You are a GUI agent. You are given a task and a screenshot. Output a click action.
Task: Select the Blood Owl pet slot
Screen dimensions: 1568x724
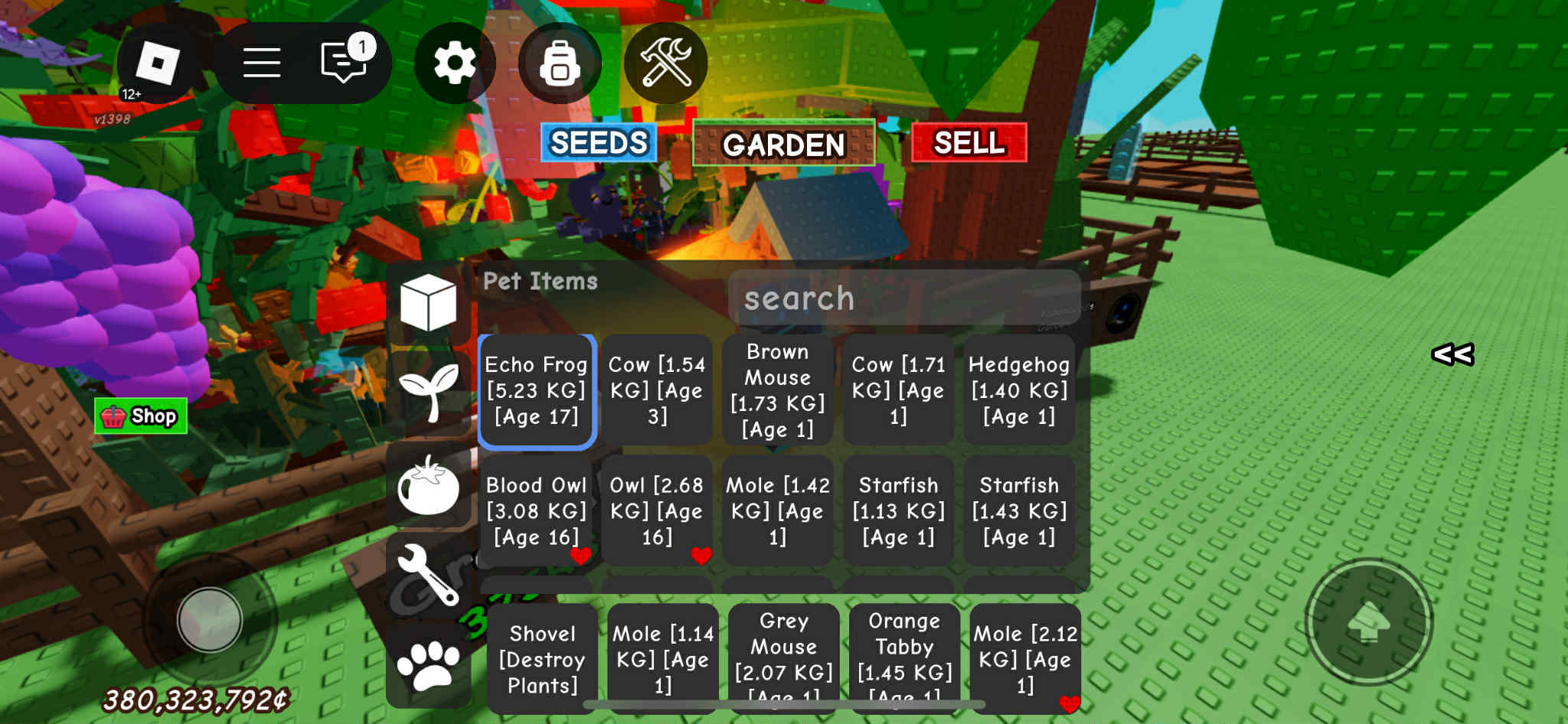(x=537, y=511)
